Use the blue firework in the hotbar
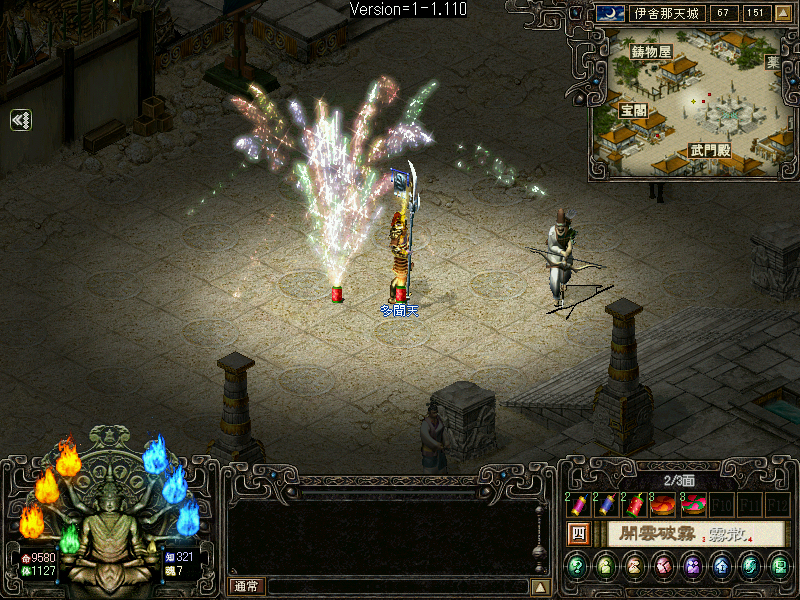The image size is (800, 600). pos(607,506)
